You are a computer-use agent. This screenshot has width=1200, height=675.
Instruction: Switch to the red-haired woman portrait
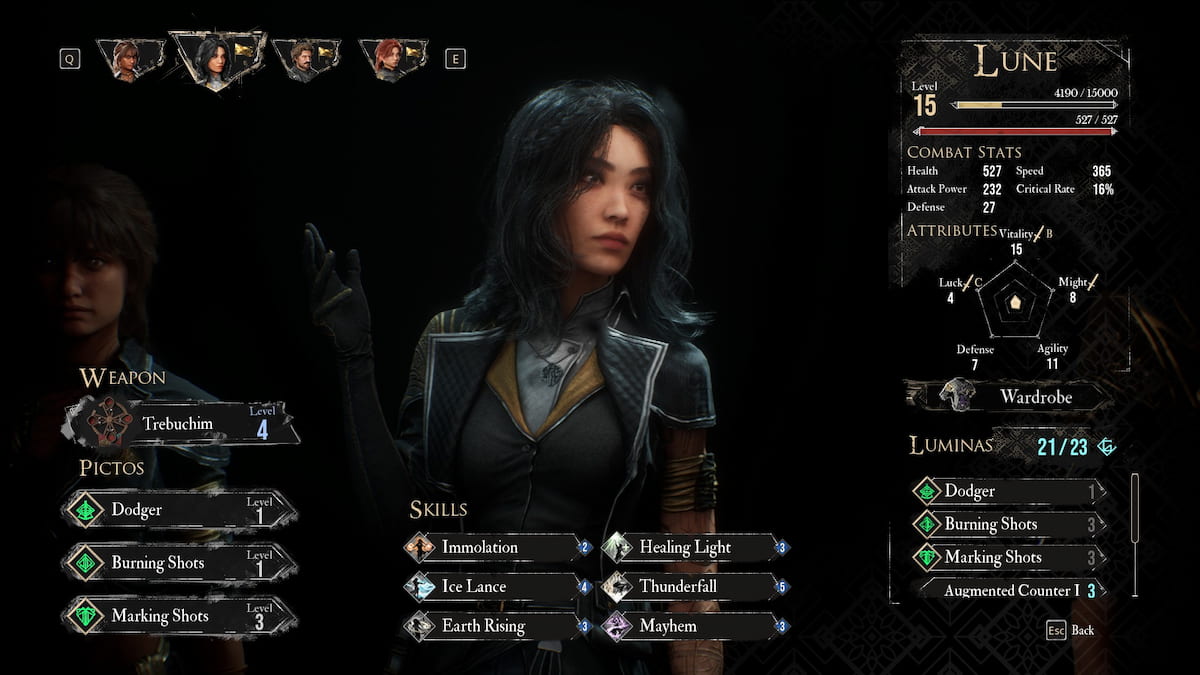(391, 59)
